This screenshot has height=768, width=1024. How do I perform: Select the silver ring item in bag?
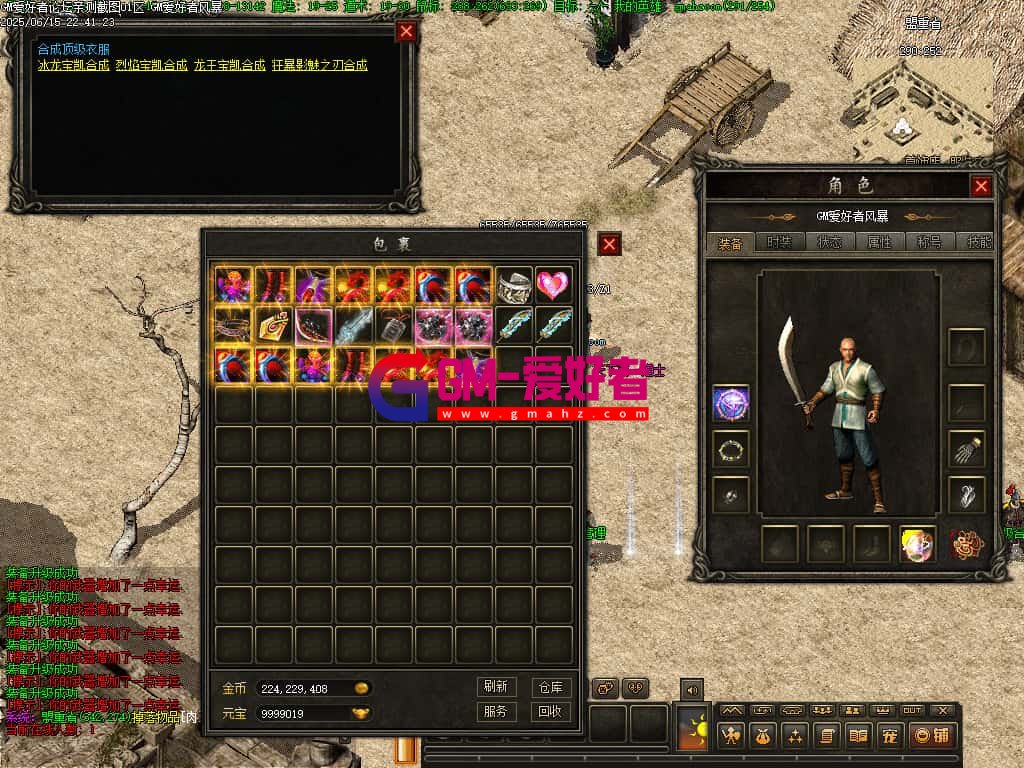click(x=514, y=286)
